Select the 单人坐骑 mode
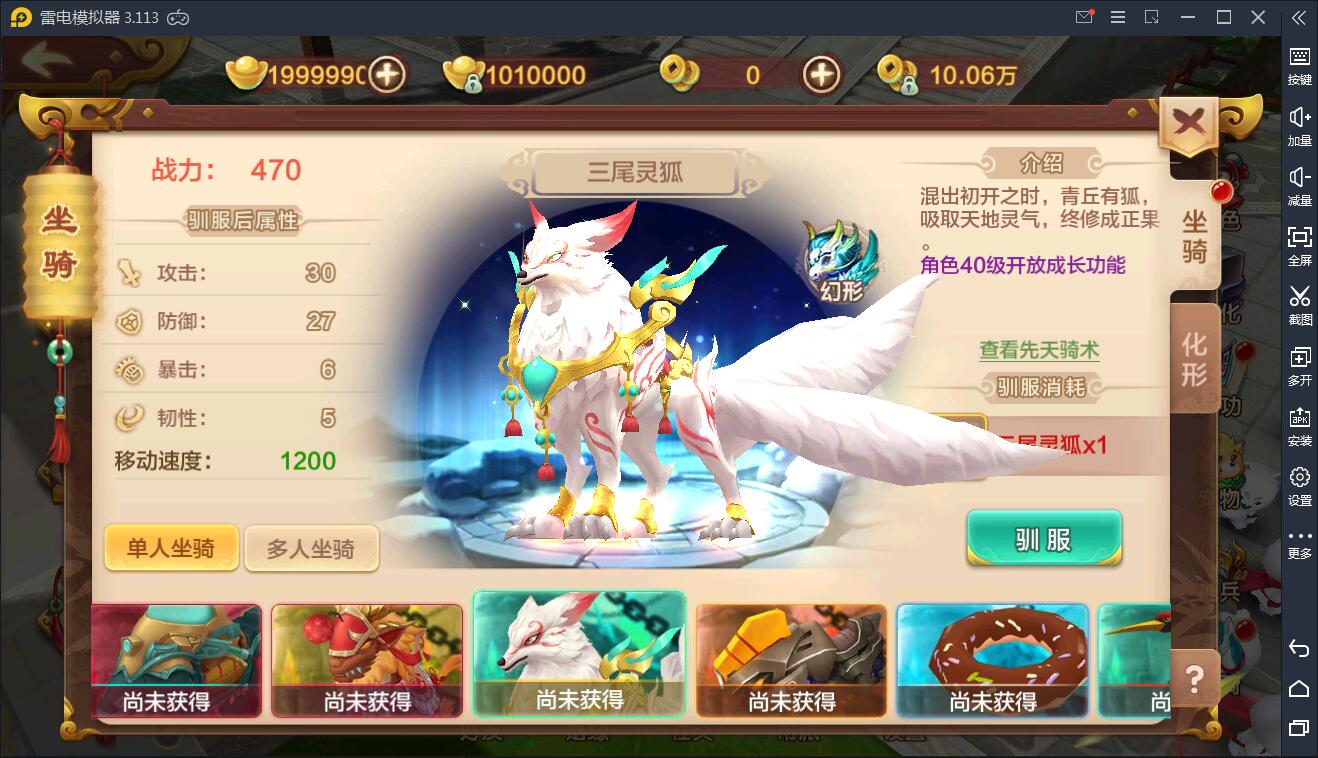 (171, 547)
